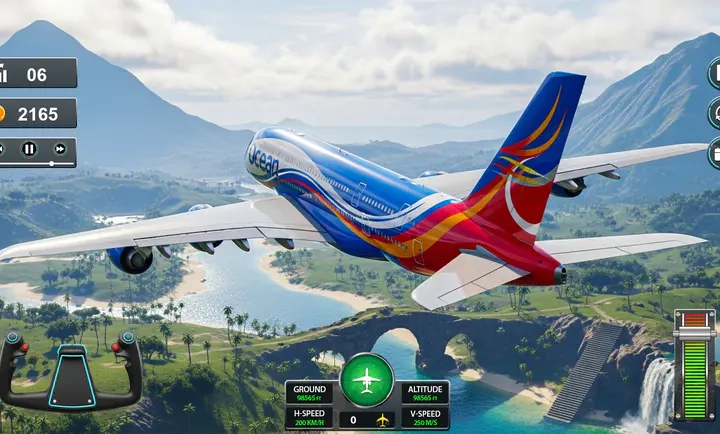
Task: Open the green airplane radar display
Action: pyautogui.click(x=366, y=380)
